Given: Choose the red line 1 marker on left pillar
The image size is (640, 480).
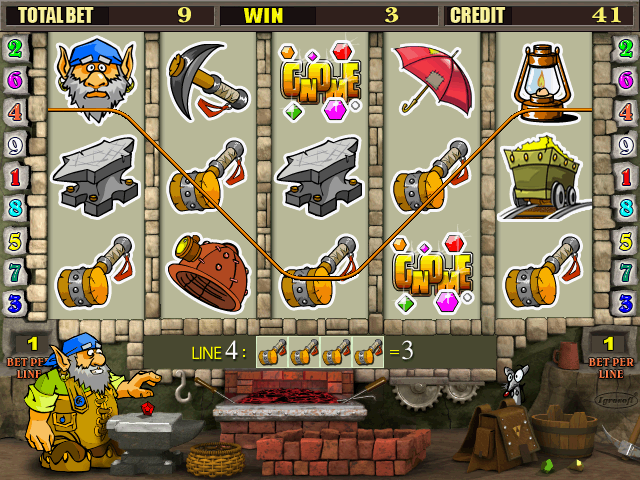Looking at the screenshot, I should click(15, 176).
